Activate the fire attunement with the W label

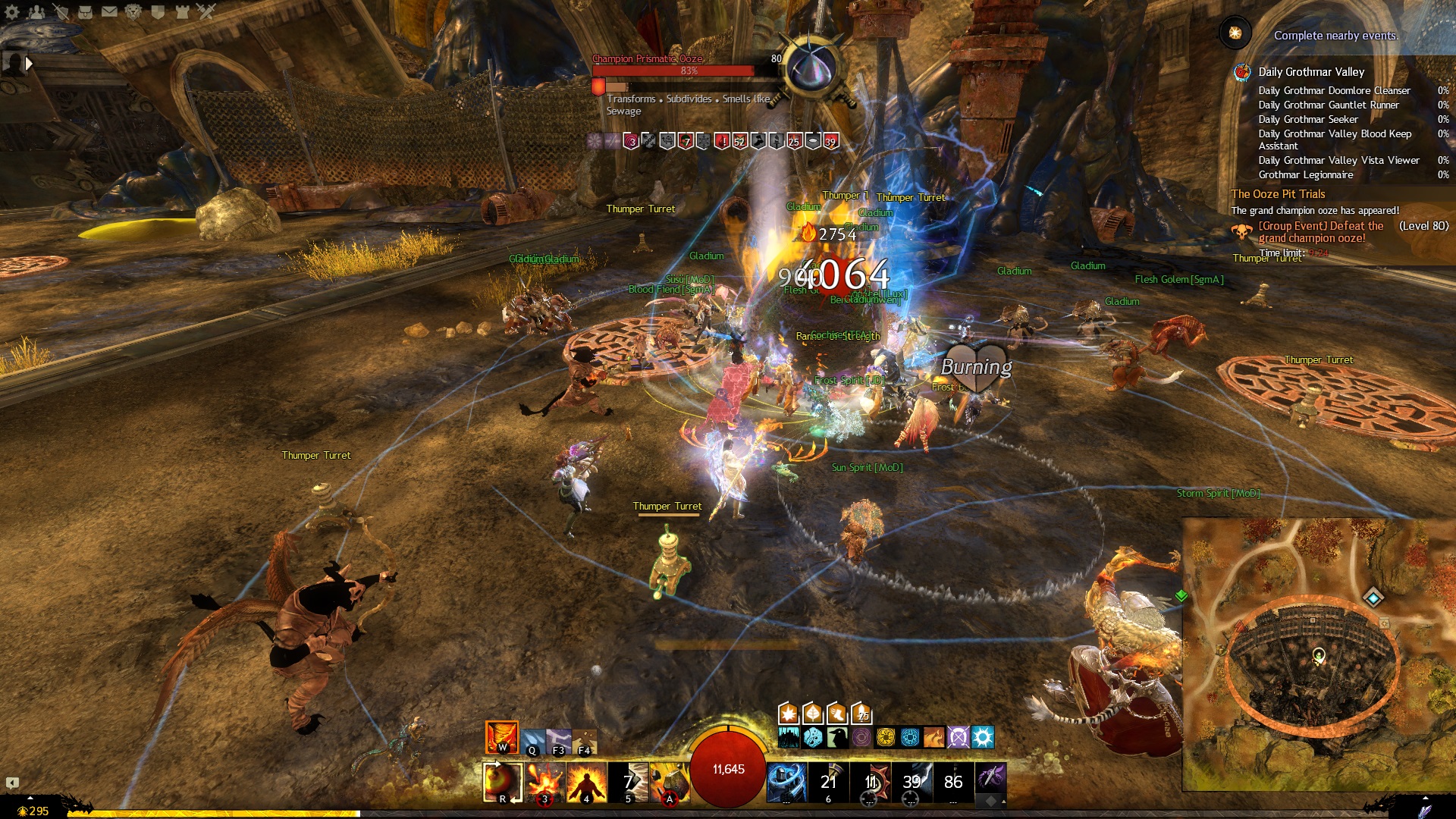click(501, 737)
